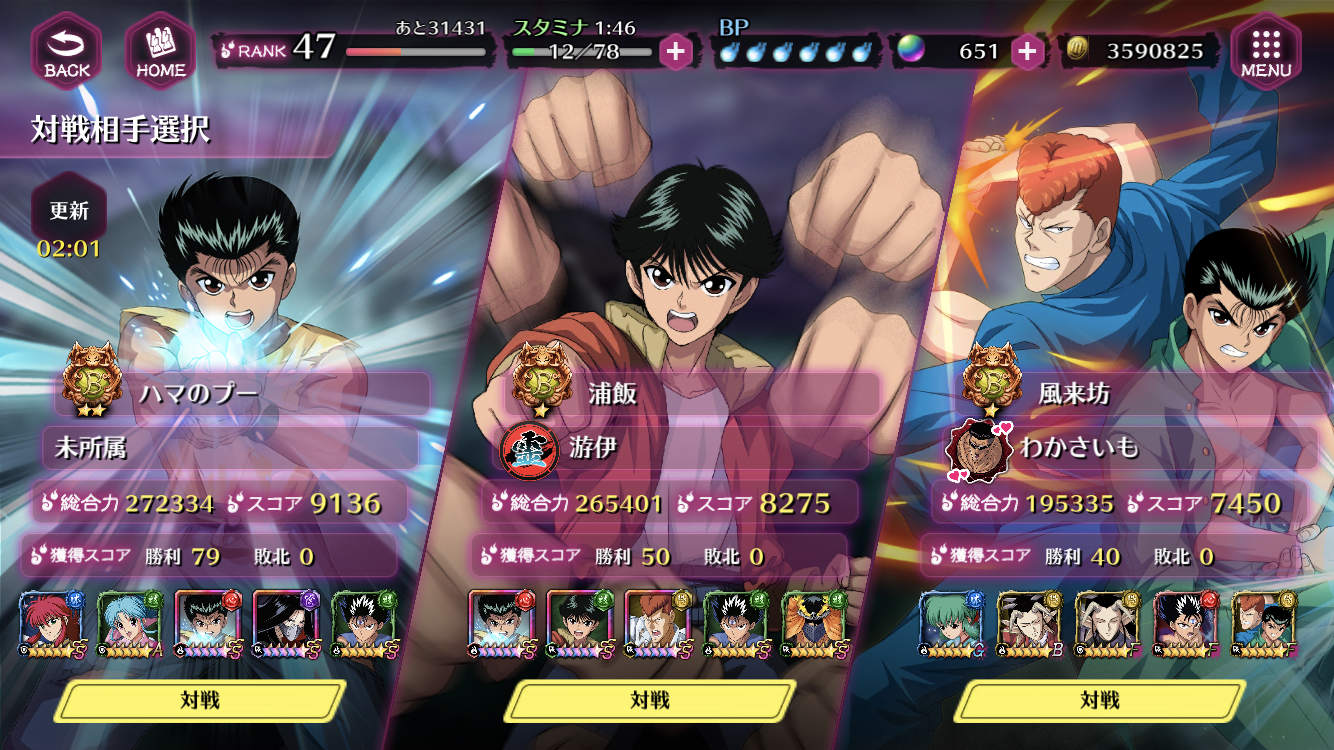The width and height of the screenshot is (1334, 750).
Task: Buy more rainbow gems with plus button
Action: (x=1027, y=51)
